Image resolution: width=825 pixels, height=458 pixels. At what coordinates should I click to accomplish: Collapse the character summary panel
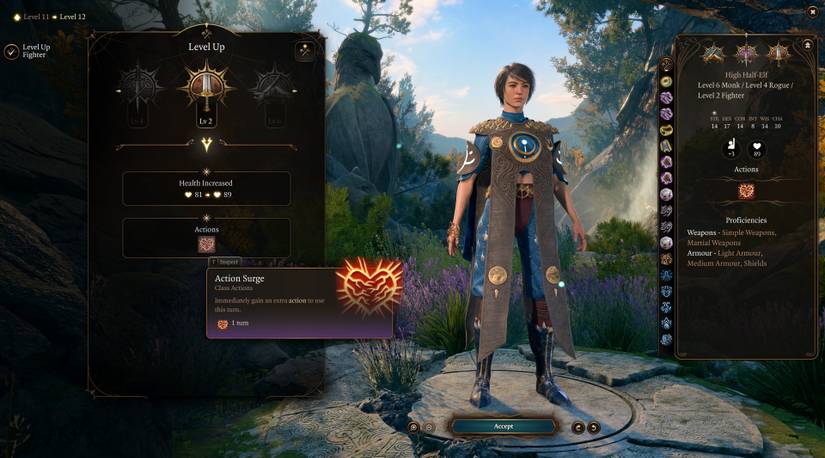[x=807, y=46]
